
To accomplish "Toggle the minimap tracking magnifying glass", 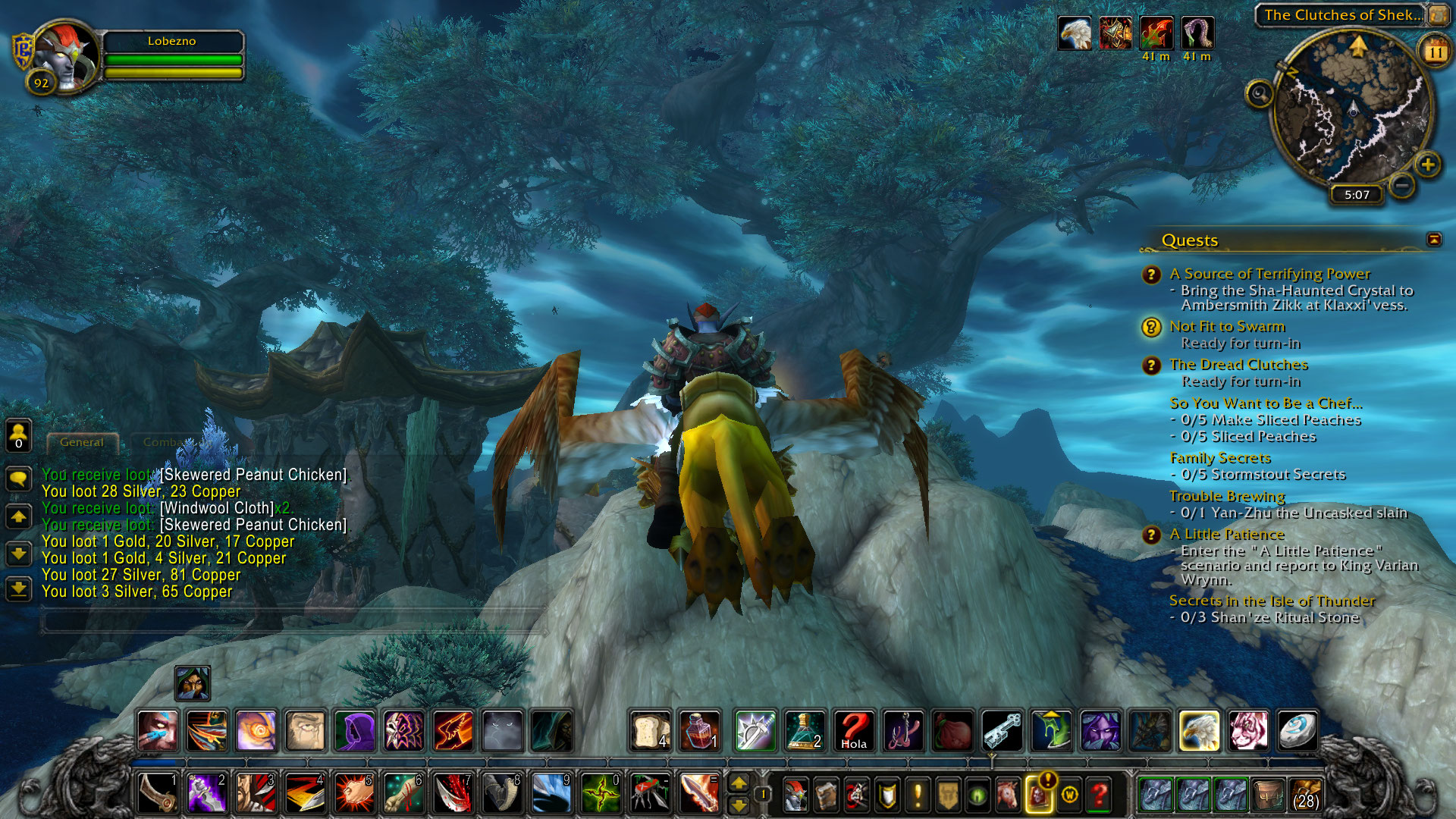I will [1260, 94].
